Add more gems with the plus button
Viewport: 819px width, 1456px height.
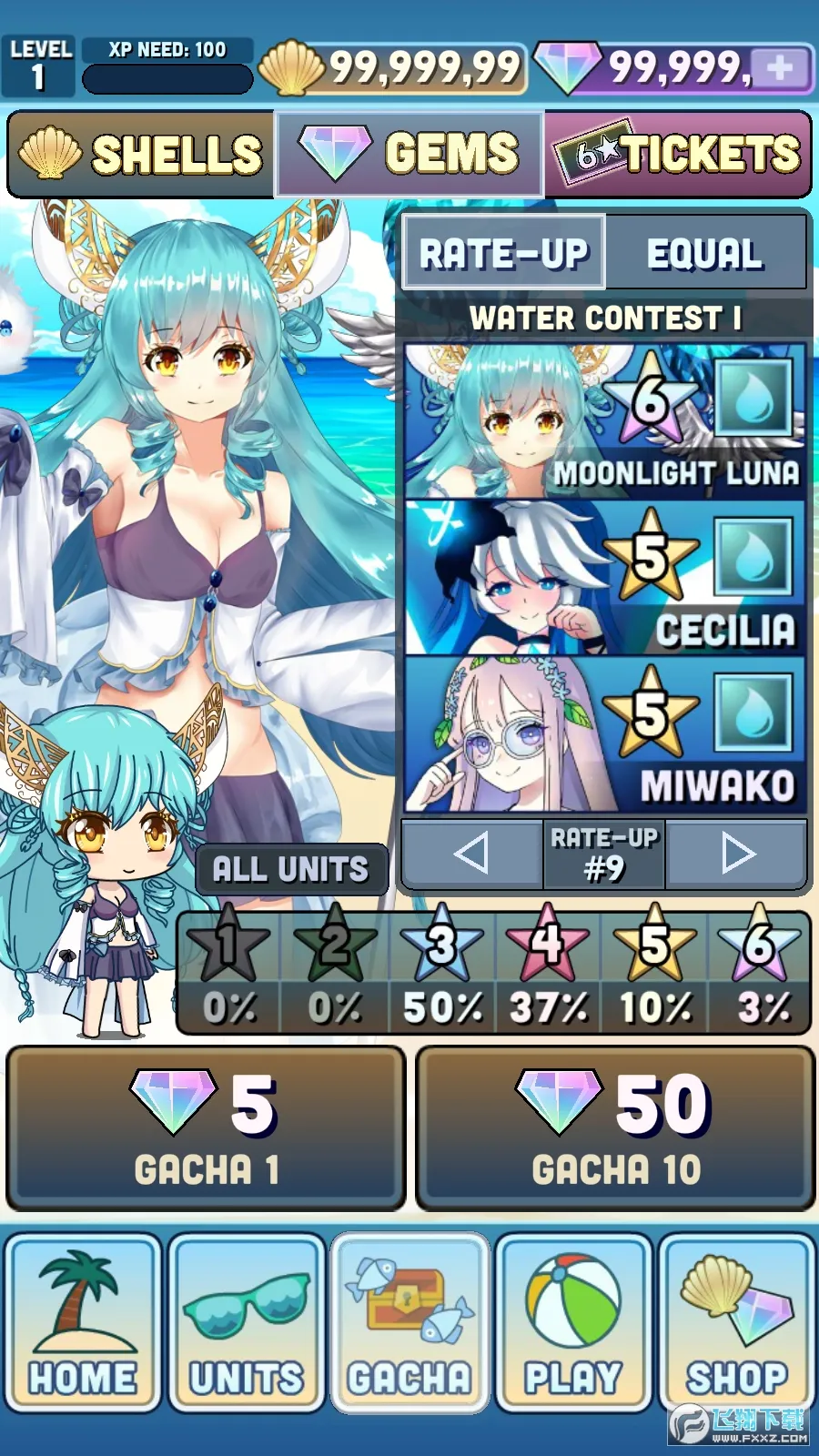pos(781,68)
